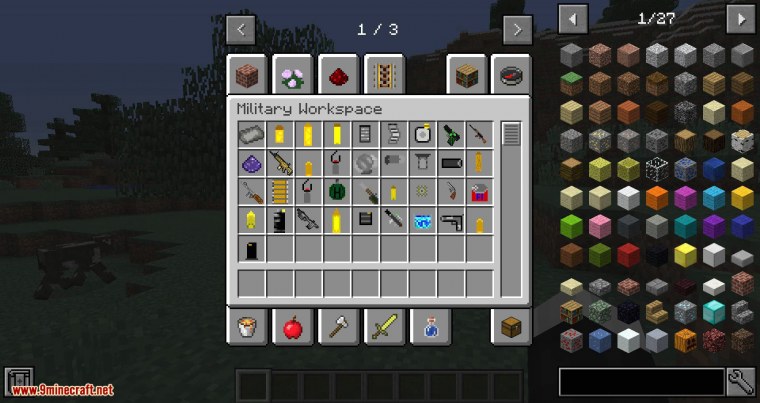This screenshot has height=403, width=760.
Task: Go to the previous creative tab page
Action: pos(241,29)
